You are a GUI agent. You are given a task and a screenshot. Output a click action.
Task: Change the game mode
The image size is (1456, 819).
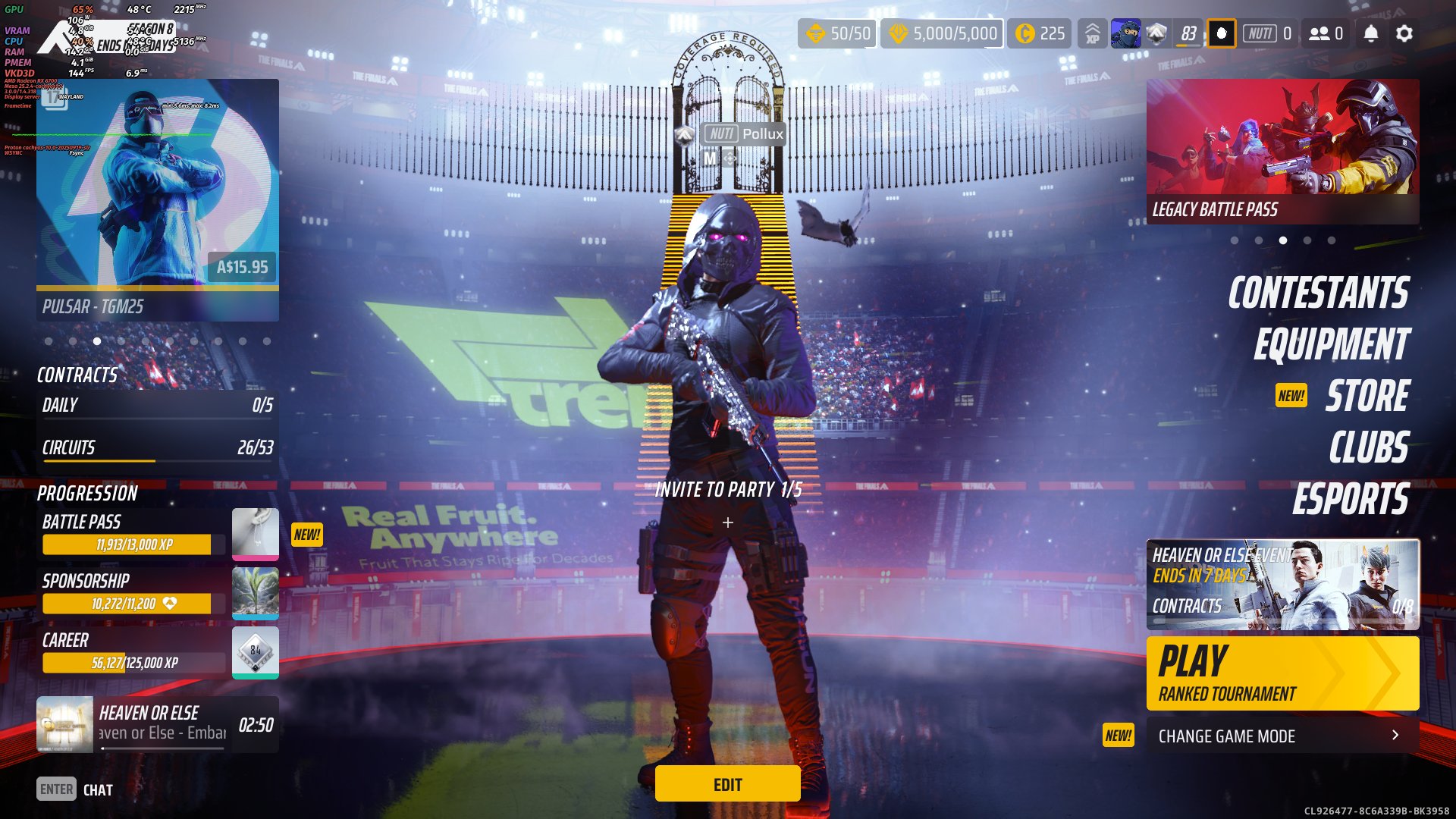1282,736
